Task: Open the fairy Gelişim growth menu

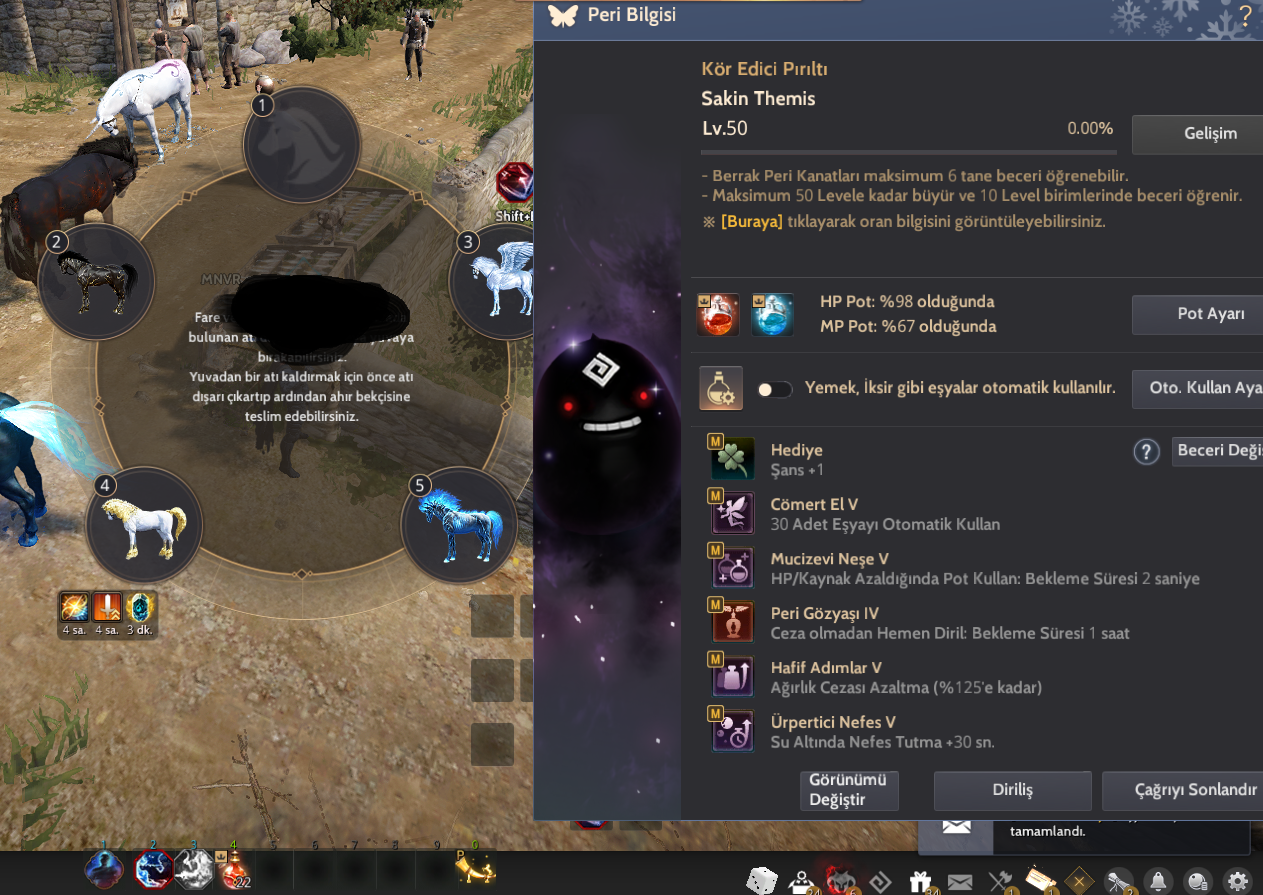Action: (1197, 134)
